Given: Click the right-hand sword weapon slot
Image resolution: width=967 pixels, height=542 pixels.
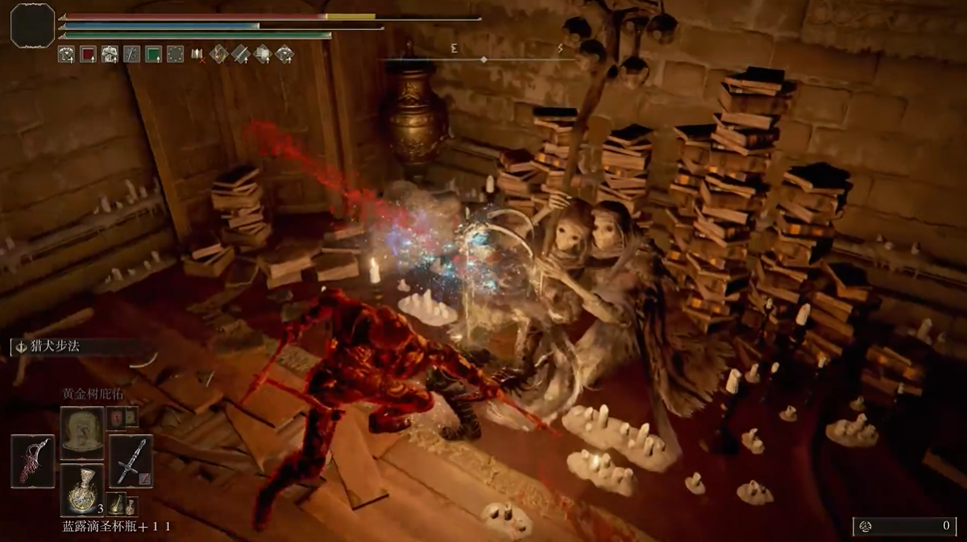Looking at the screenshot, I should 130,461.
